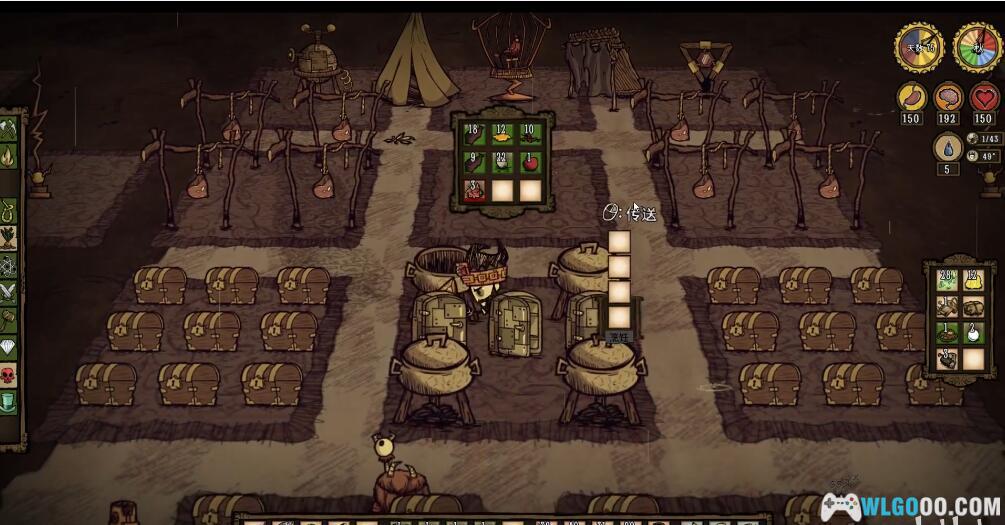Switch to the crossed-swords Fight tab
Screen dimensions: 1005x525
[9, 292]
